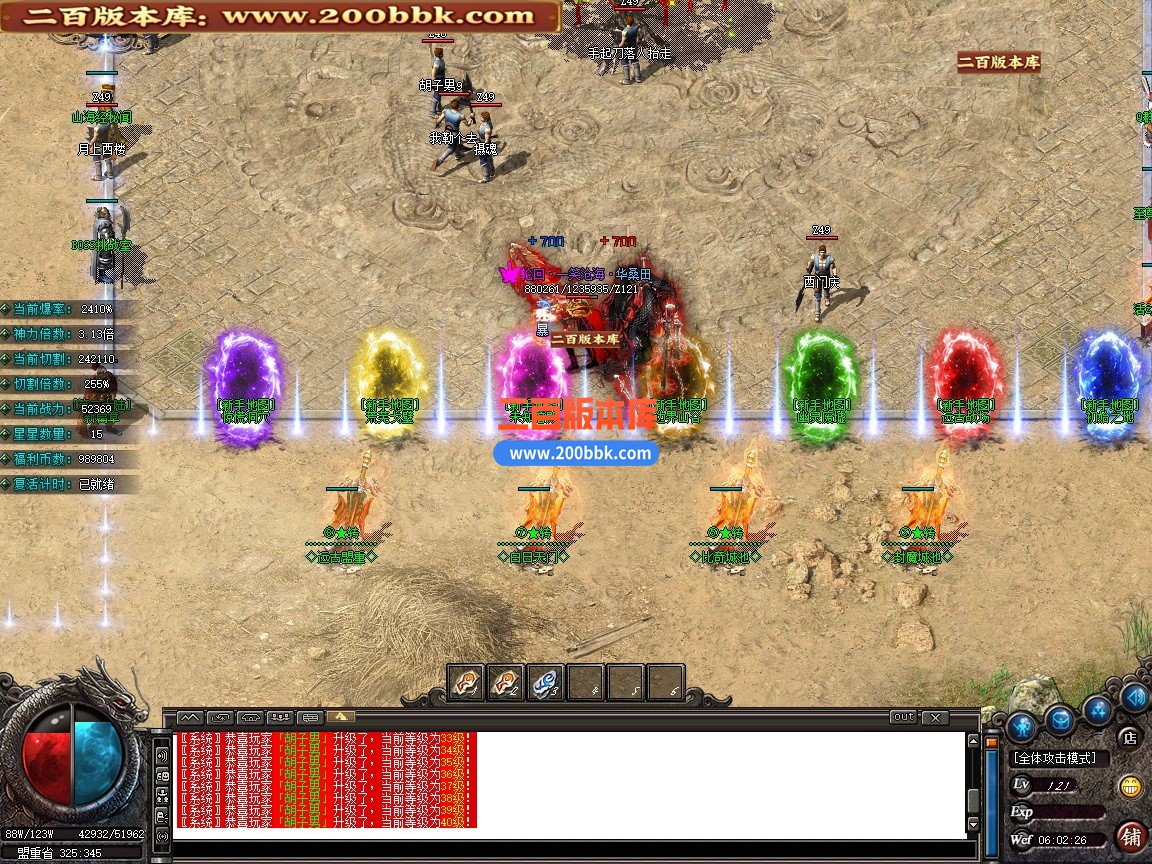Select the first chat tab with mountain icon
1152x864 pixels.
190,717
